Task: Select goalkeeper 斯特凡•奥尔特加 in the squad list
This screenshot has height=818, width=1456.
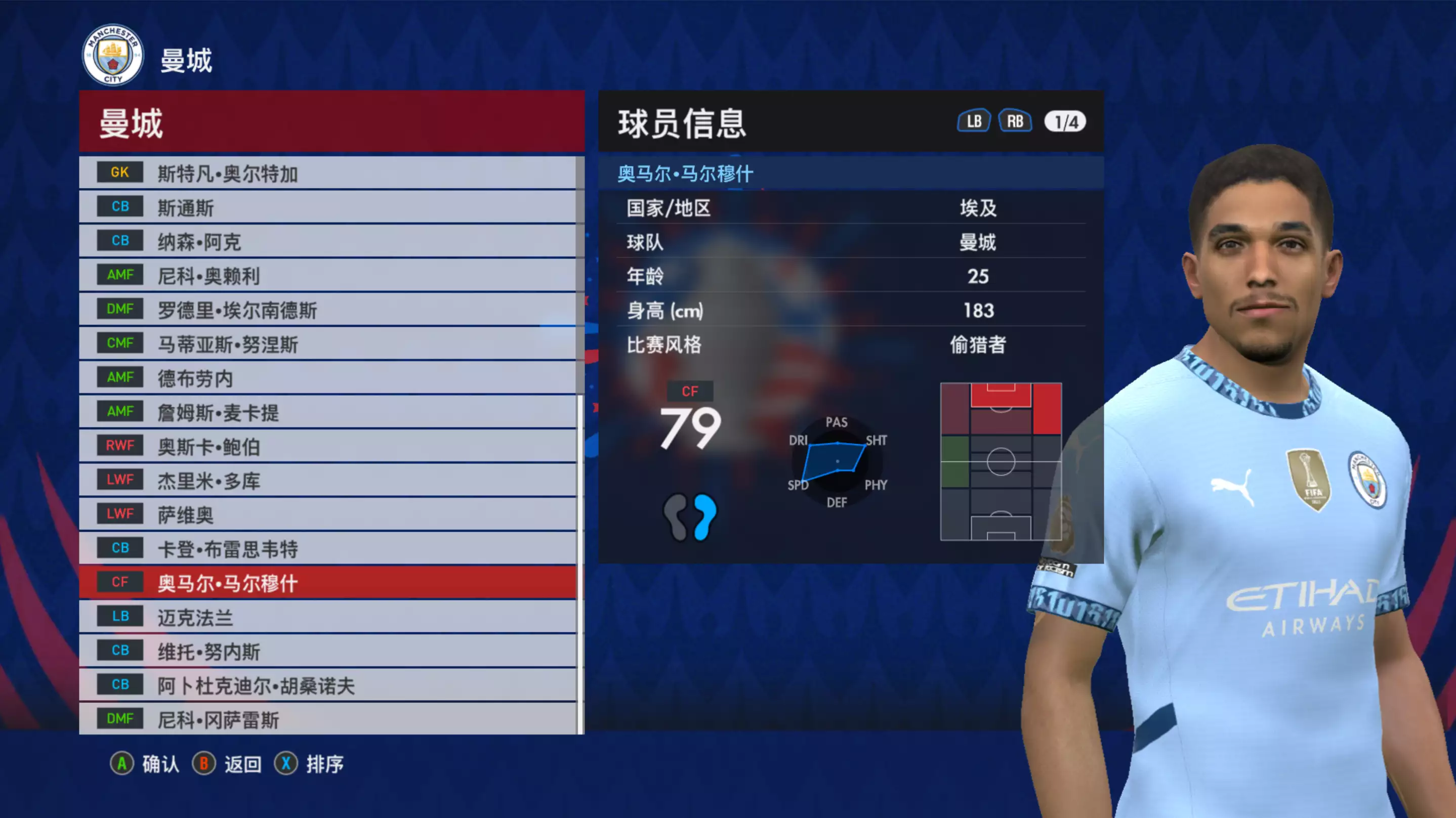Action: pyautogui.click(x=328, y=173)
